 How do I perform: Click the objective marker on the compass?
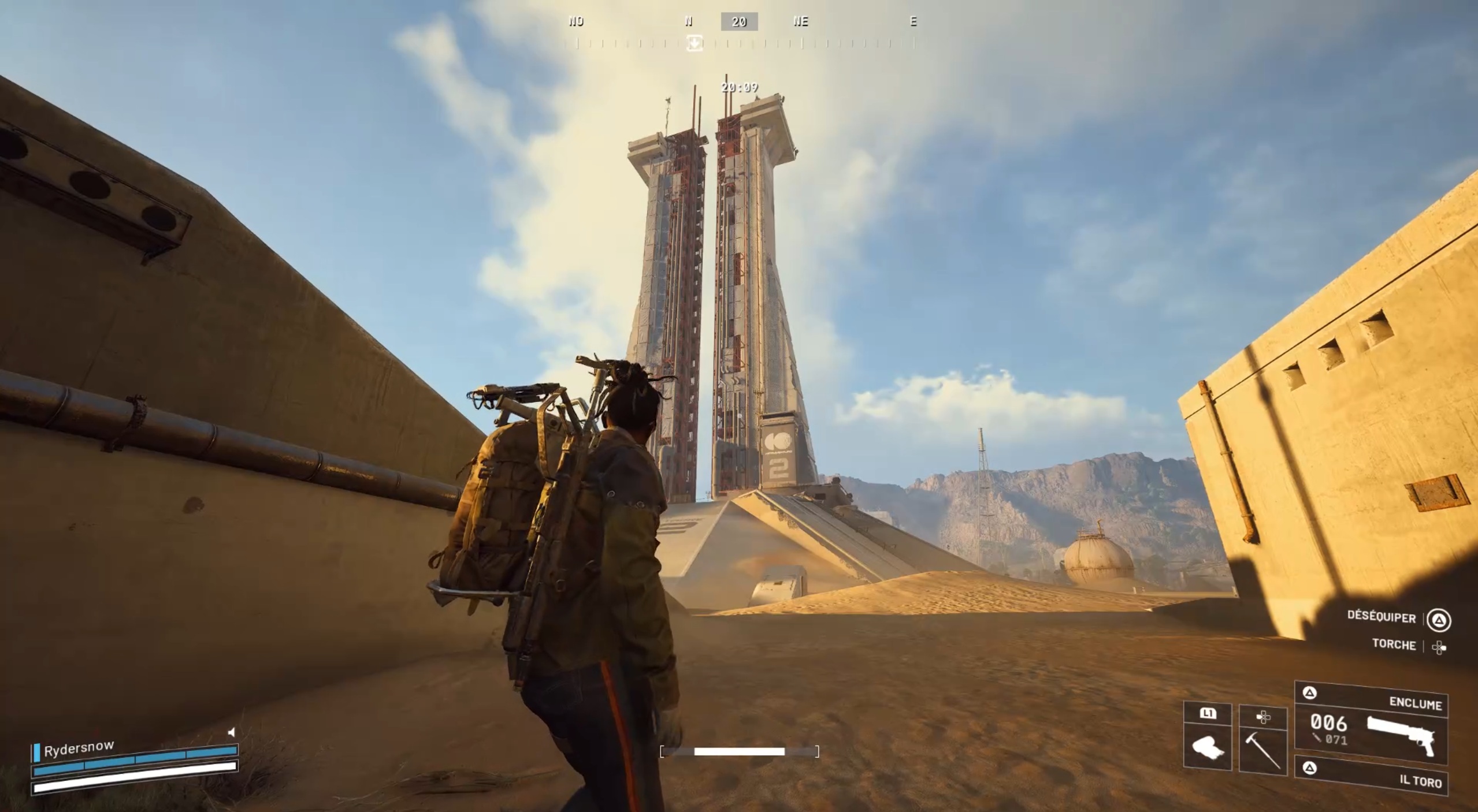click(695, 43)
